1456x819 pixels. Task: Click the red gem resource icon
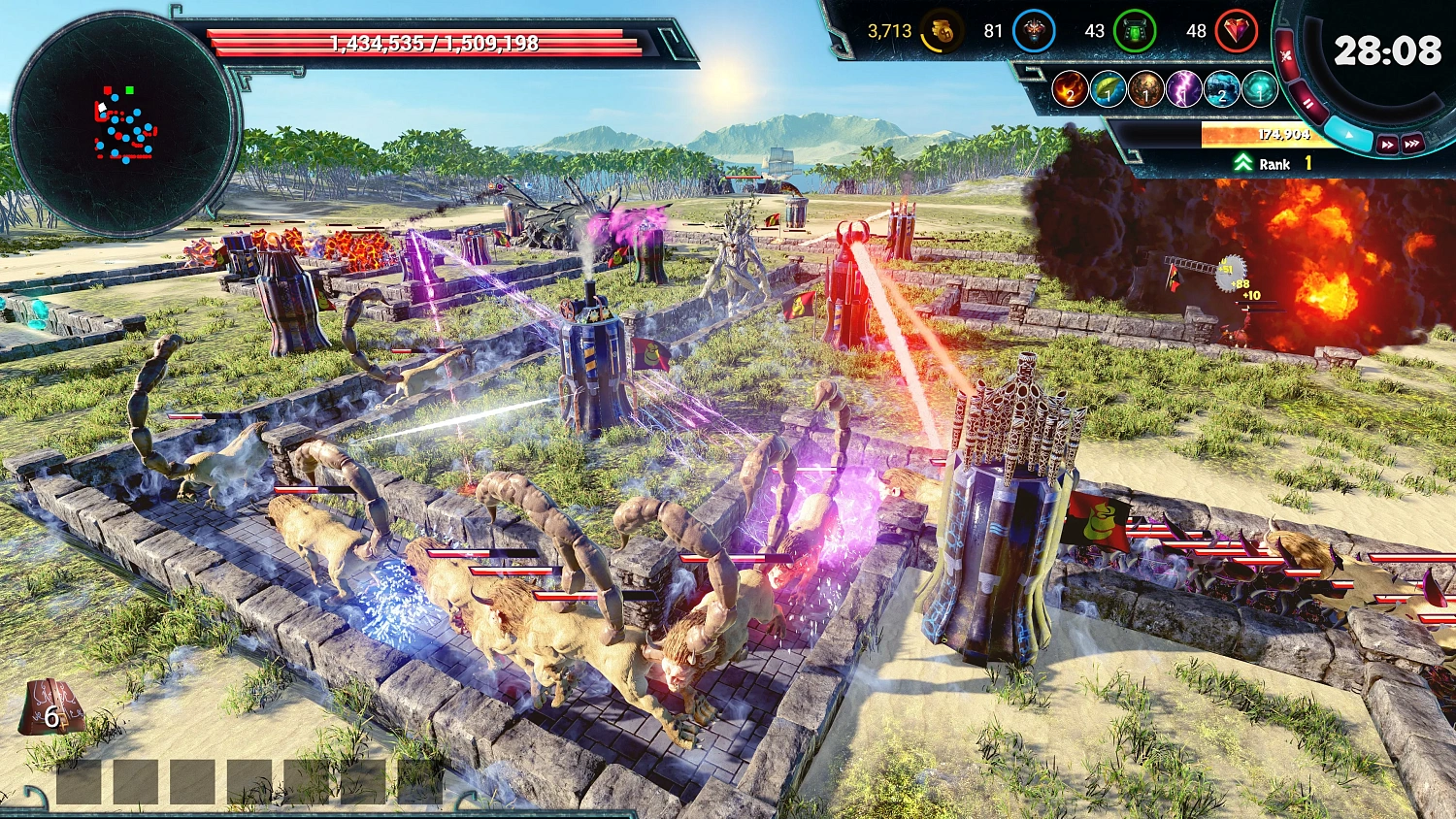coord(1237,30)
